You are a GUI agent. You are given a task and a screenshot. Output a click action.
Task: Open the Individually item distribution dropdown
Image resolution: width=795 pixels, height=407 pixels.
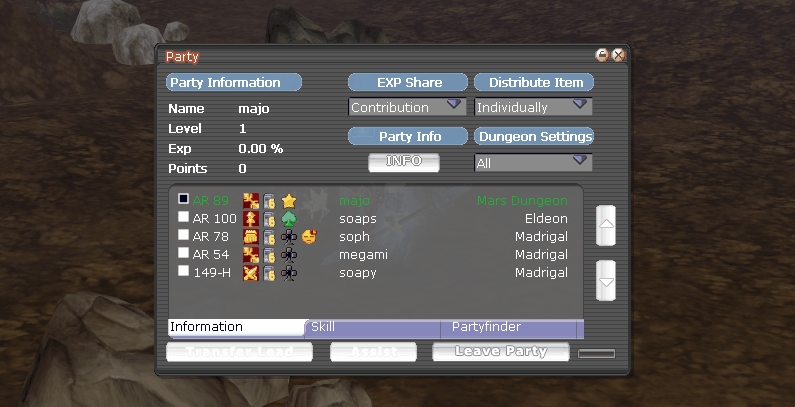[x=532, y=107]
